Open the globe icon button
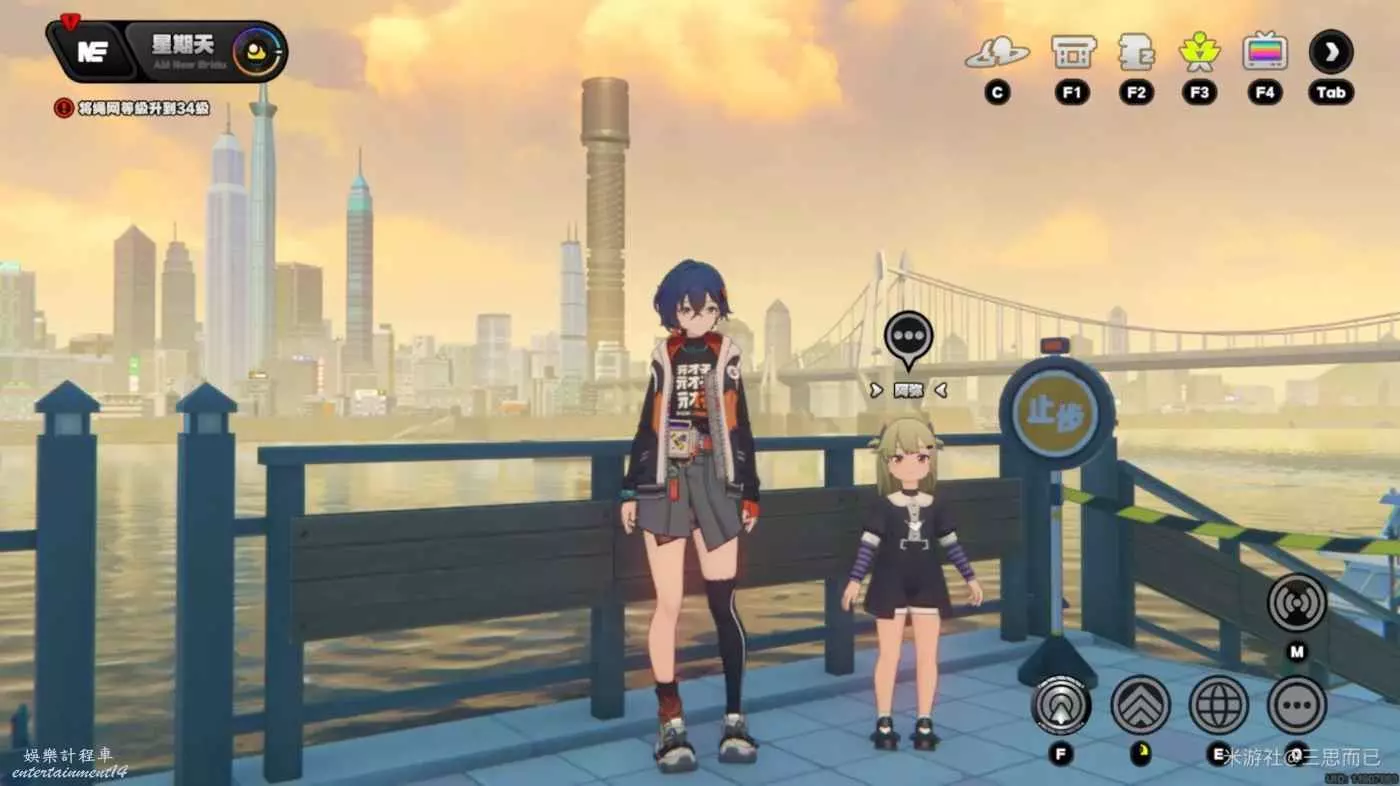This screenshot has width=1400, height=786. click(x=1218, y=705)
